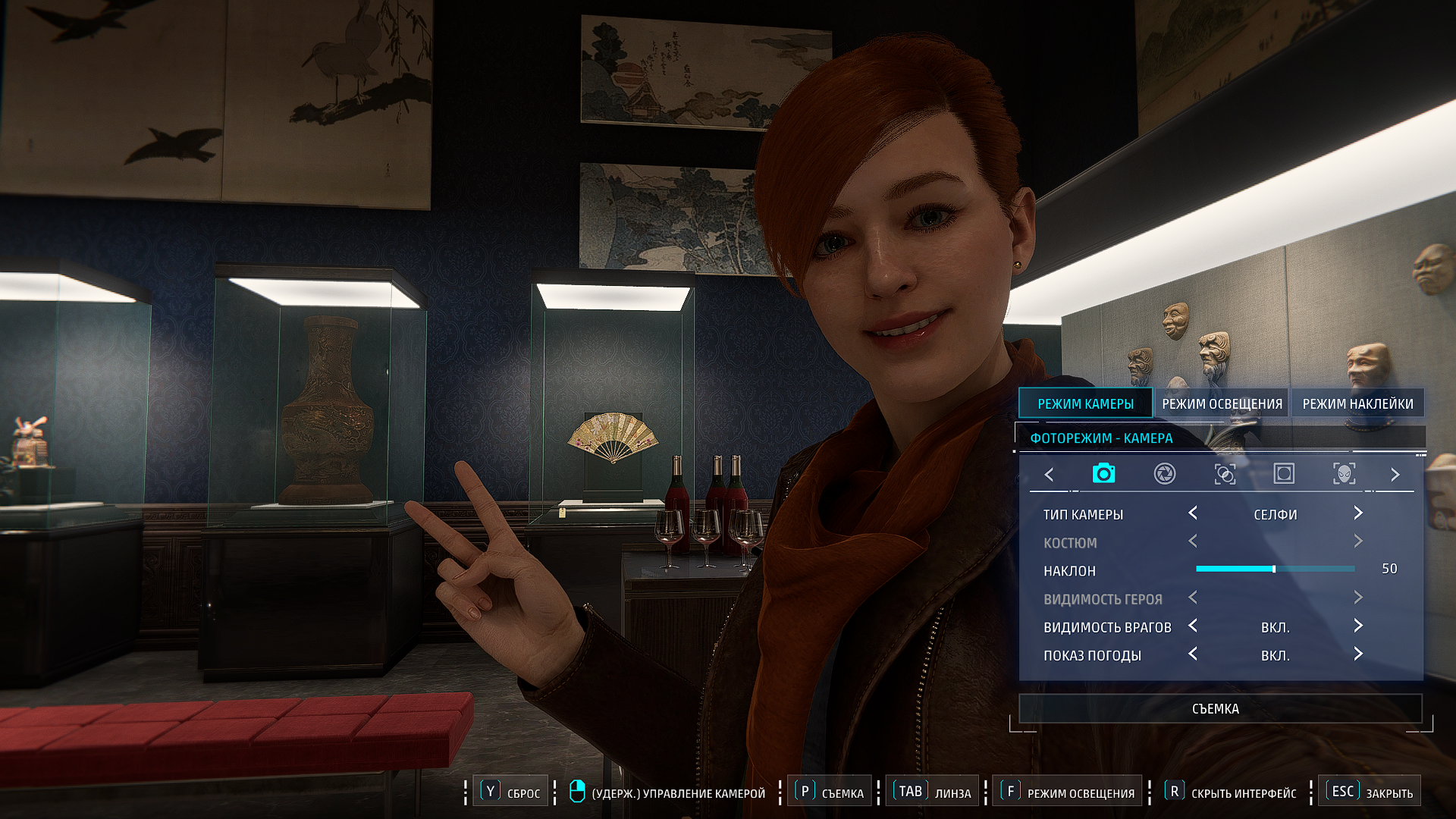The image size is (1456, 819).
Task: Switch ПОКАЗ ПОГОДЫ using left arrow
Action: pos(1193,654)
